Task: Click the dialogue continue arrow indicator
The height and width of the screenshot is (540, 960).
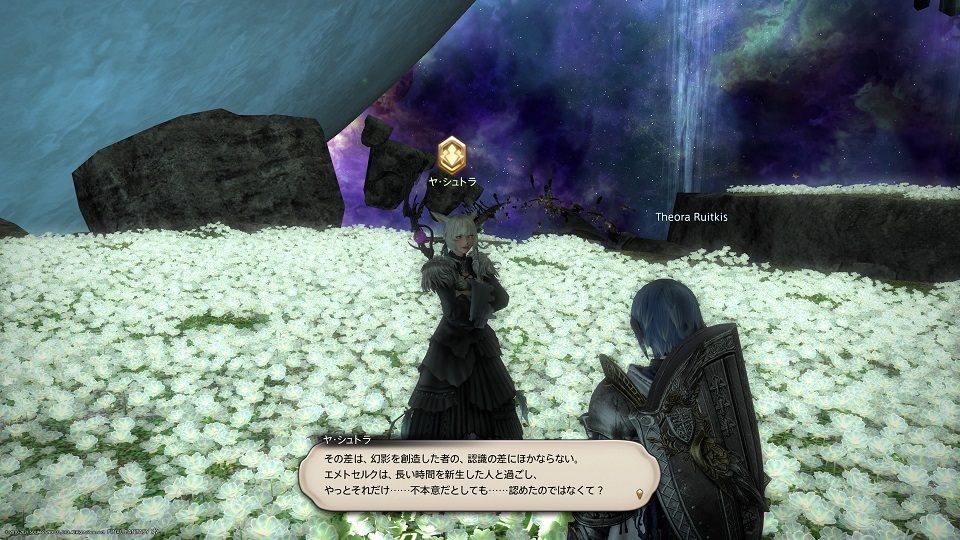Action: coord(640,494)
